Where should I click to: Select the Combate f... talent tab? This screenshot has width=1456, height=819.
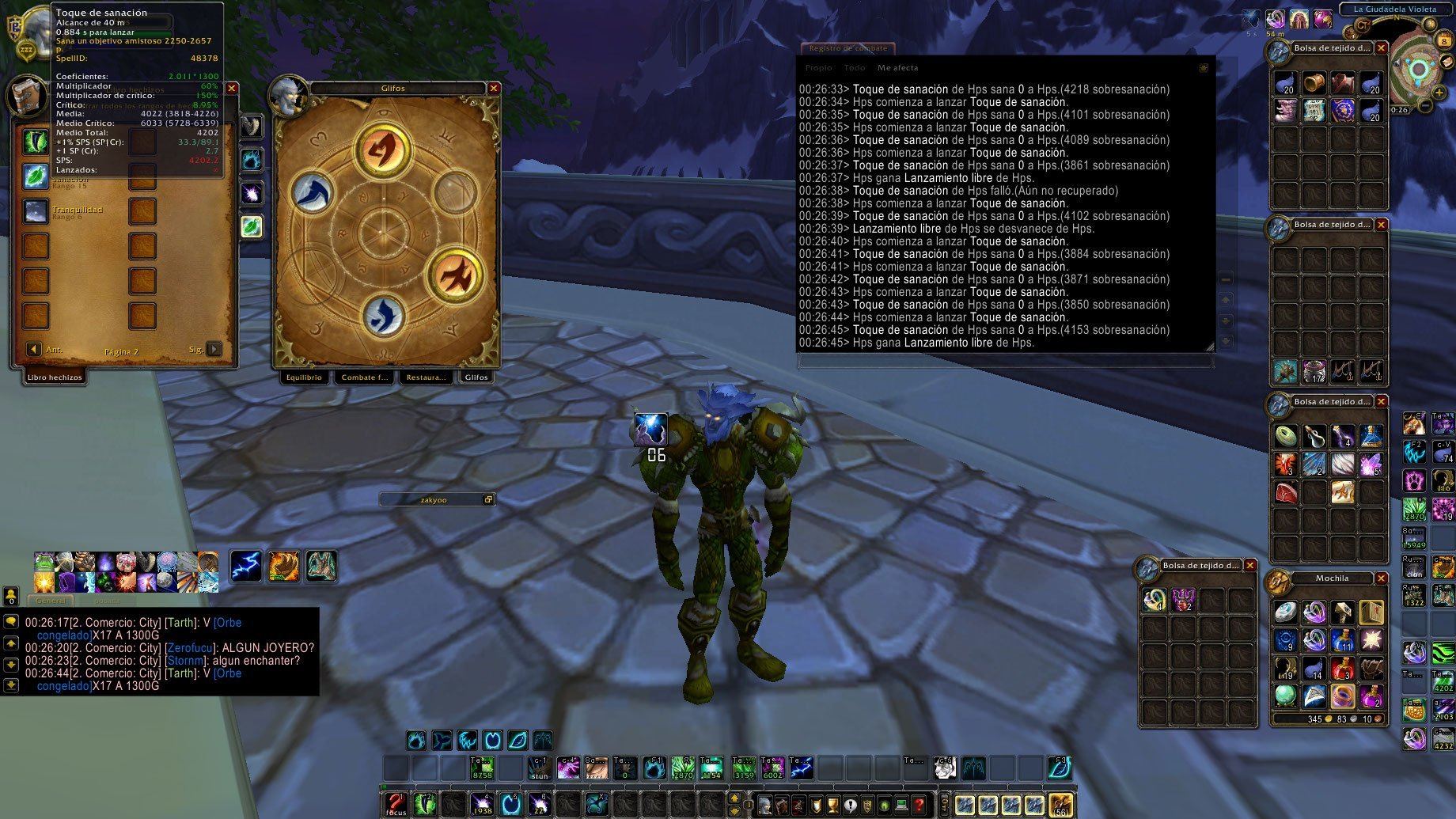coord(365,377)
